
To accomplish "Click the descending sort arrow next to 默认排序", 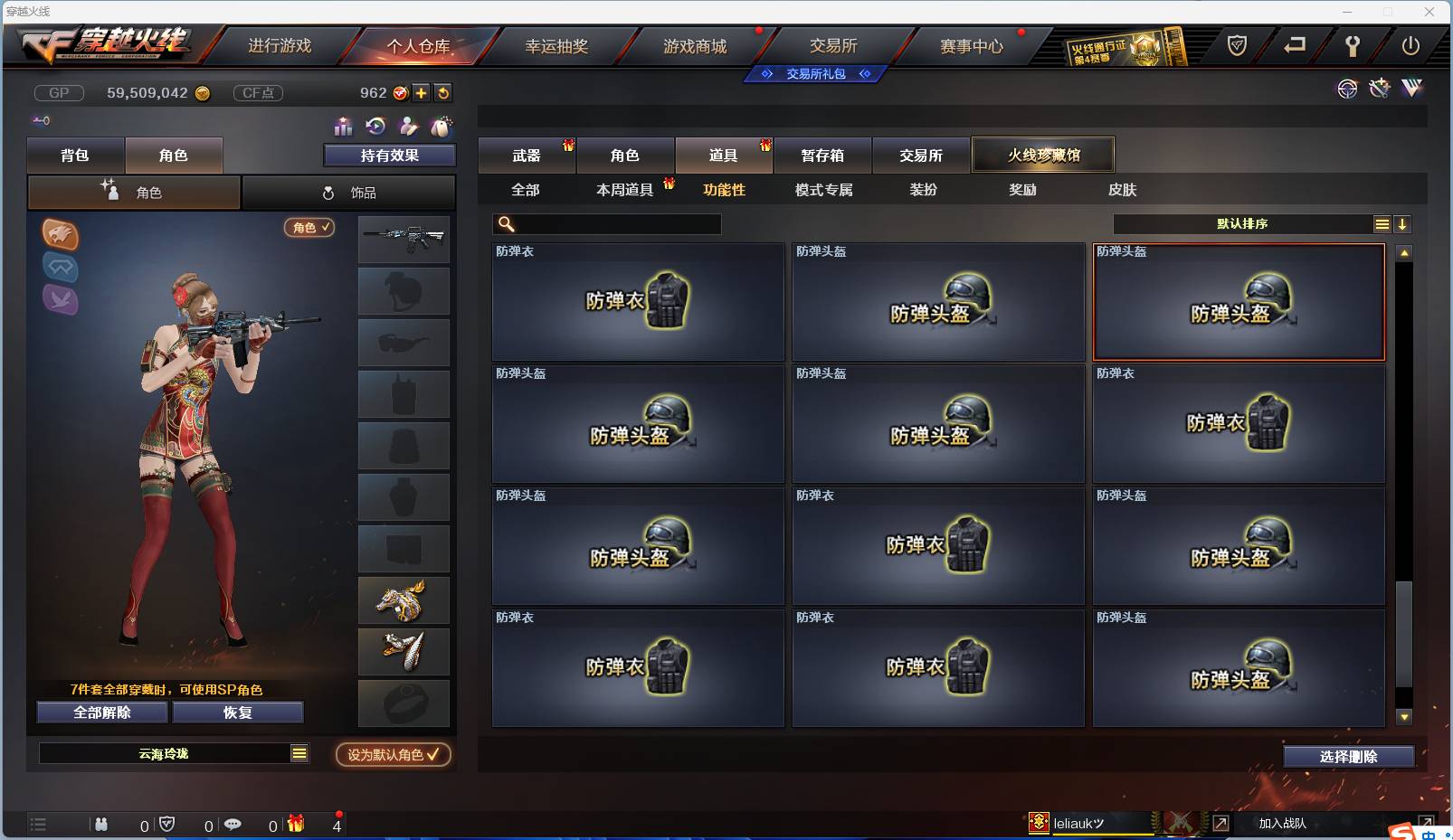I will point(1403,223).
